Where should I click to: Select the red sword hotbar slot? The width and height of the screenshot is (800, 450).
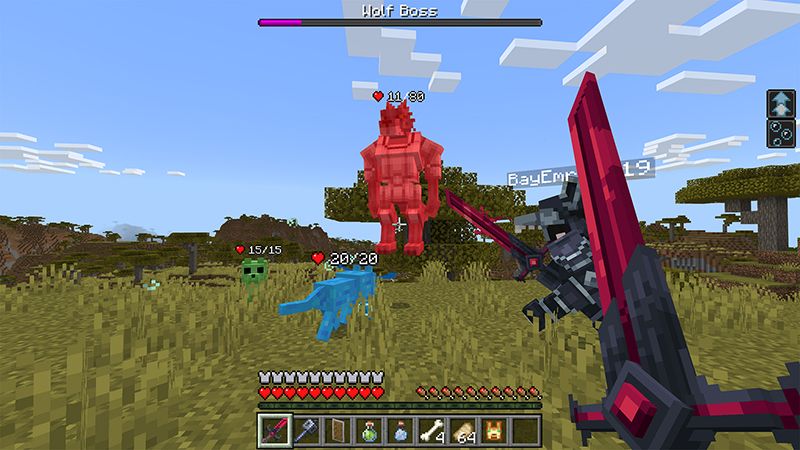tap(273, 431)
